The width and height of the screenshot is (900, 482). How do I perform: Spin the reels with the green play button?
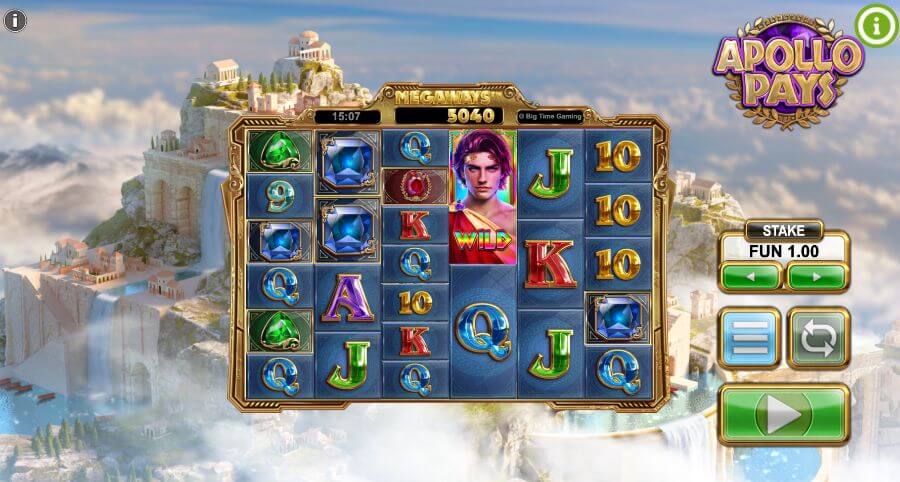tap(783, 414)
